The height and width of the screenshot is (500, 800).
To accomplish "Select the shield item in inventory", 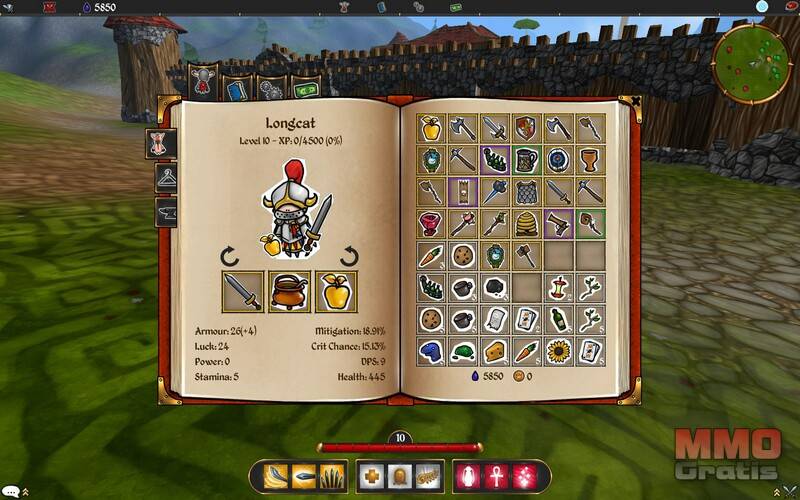I will click(525, 127).
